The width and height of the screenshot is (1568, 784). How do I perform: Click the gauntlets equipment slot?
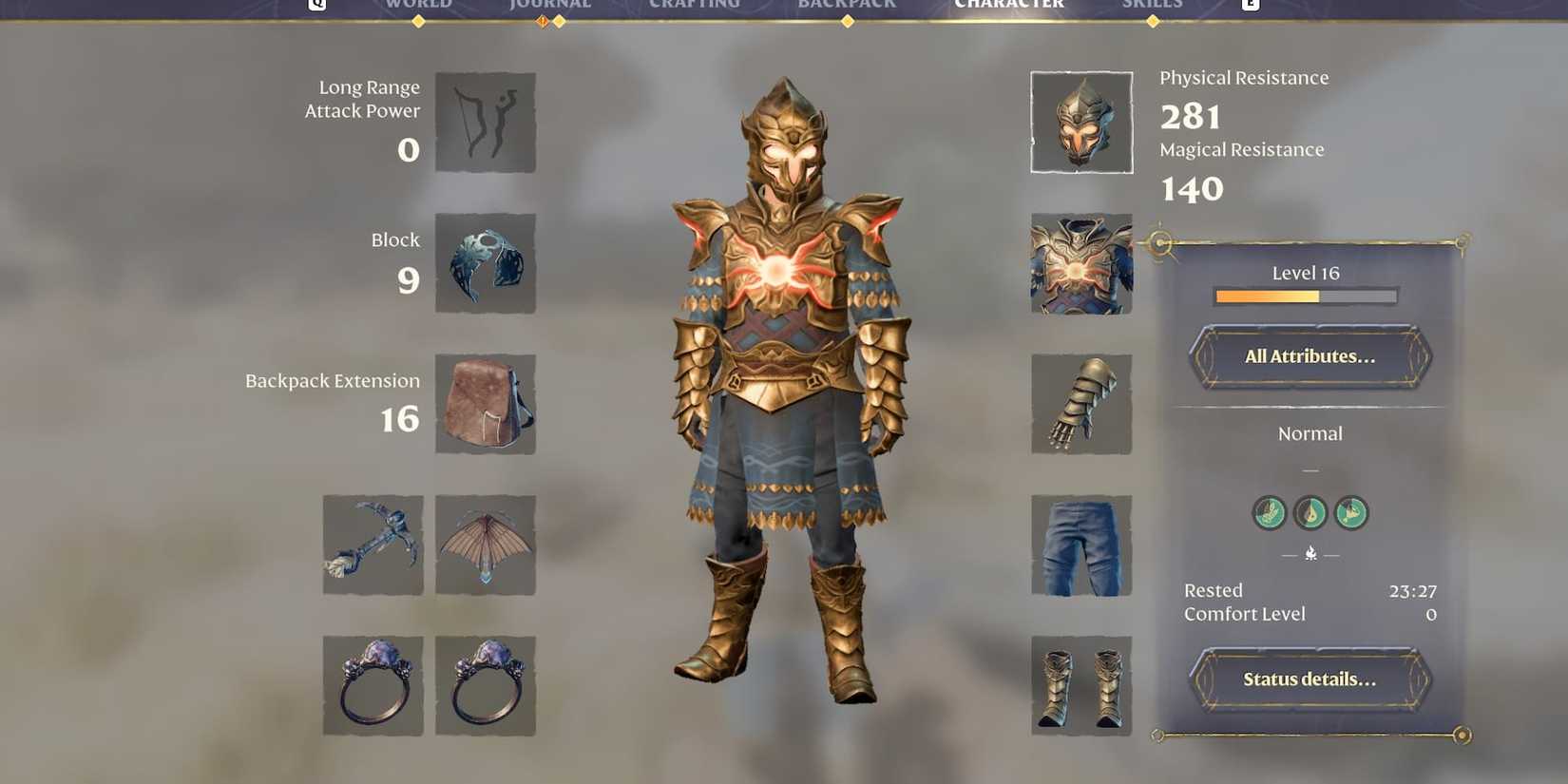[x=1080, y=404]
